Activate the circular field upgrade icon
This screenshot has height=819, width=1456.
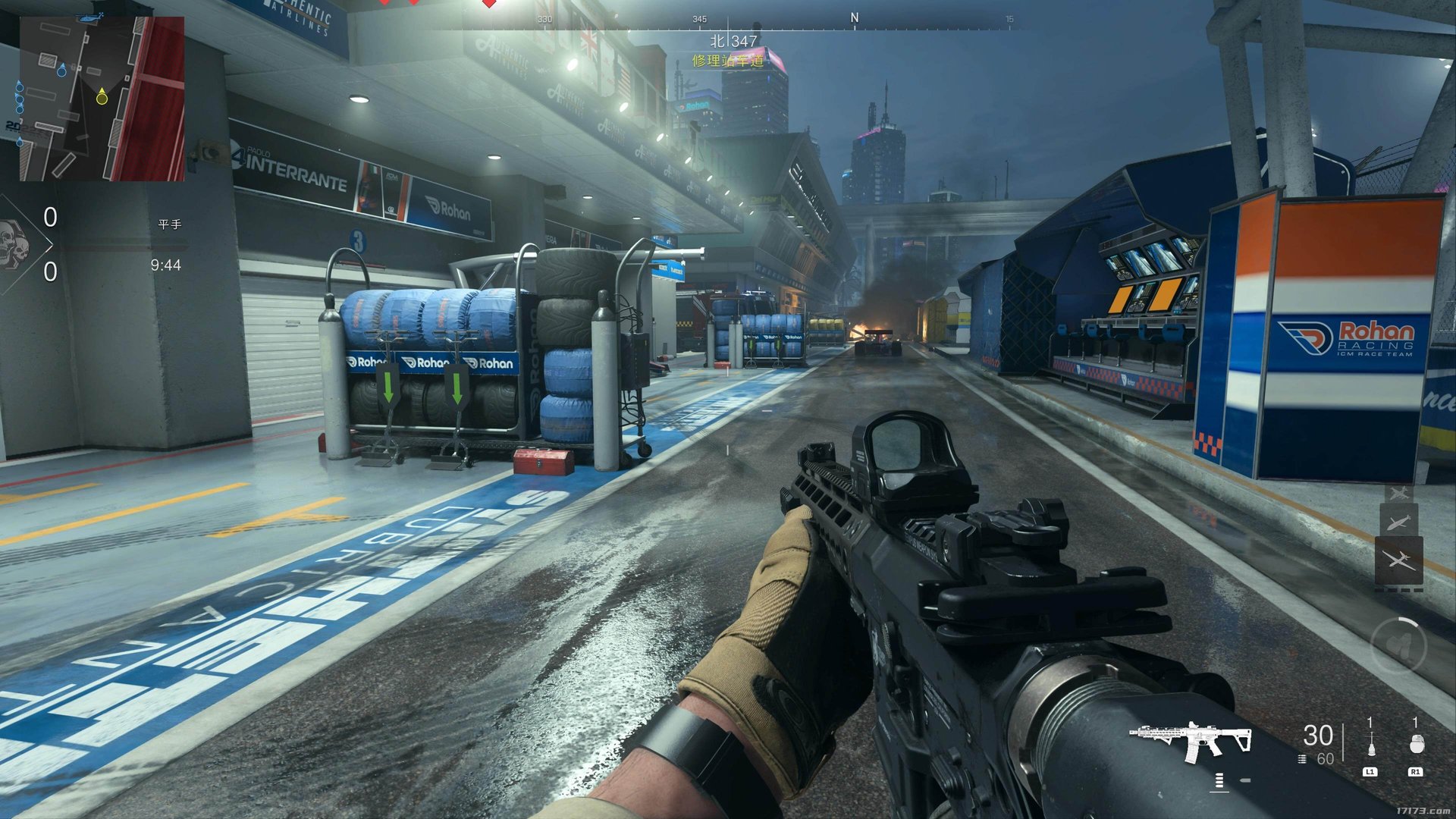(1398, 645)
